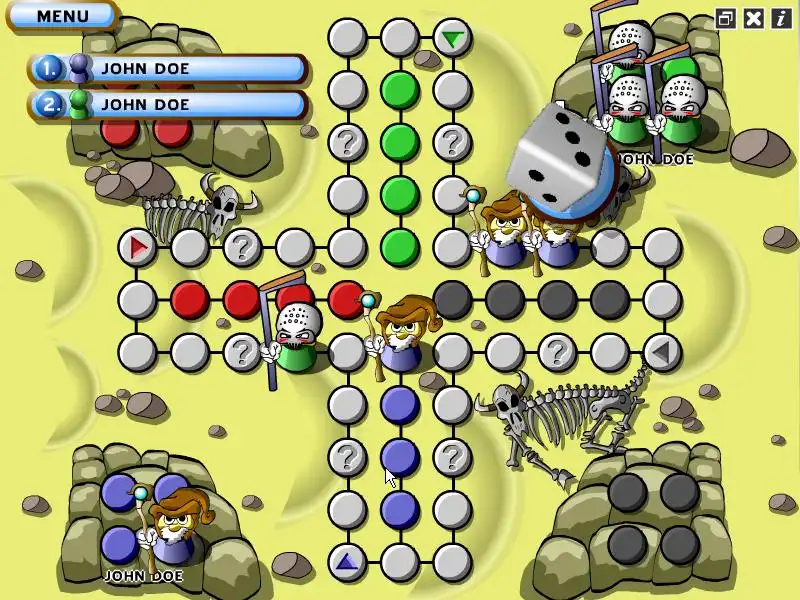Click the blue up-arrow start tile

click(347, 562)
